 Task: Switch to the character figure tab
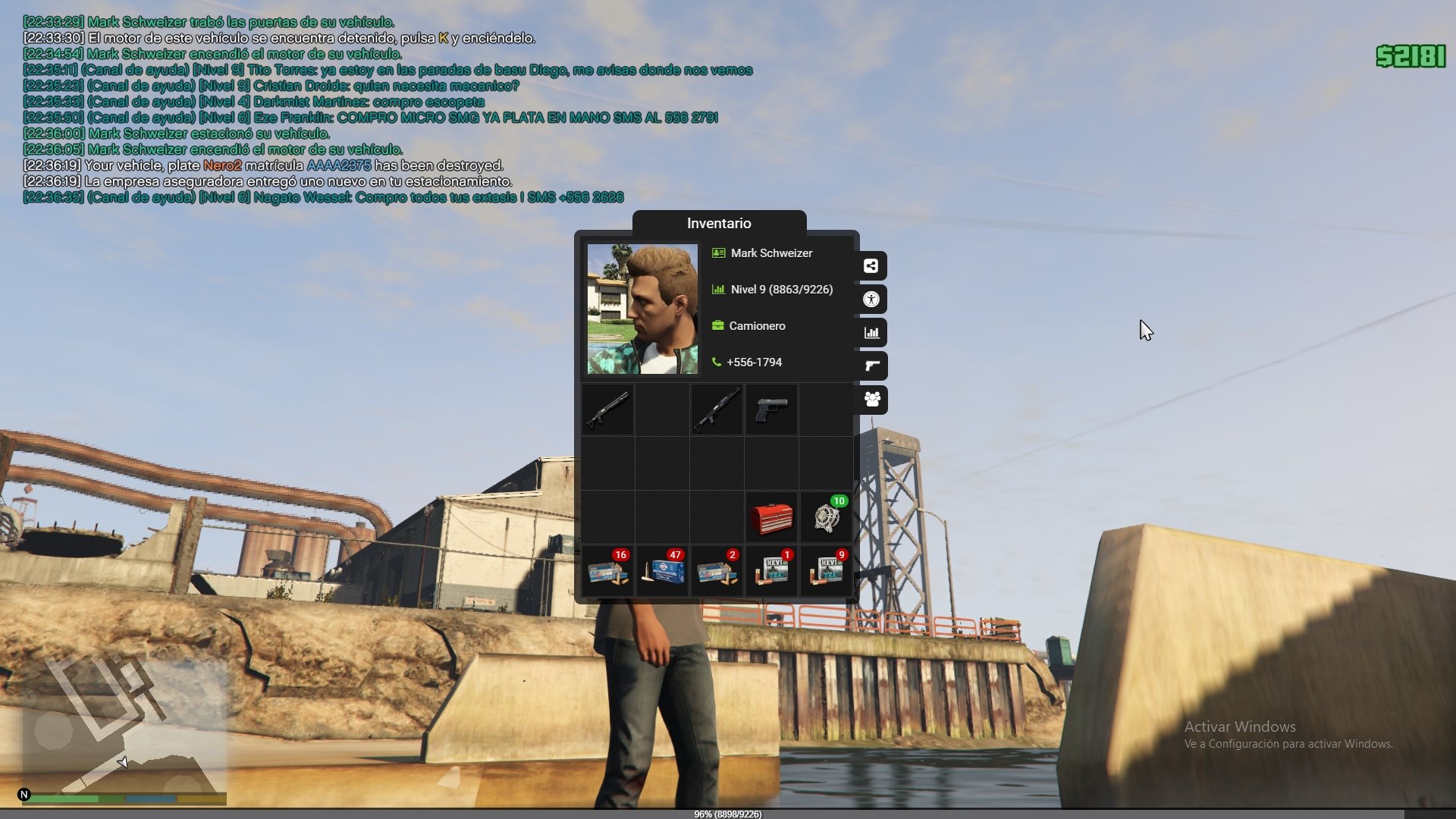pos(871,300)
